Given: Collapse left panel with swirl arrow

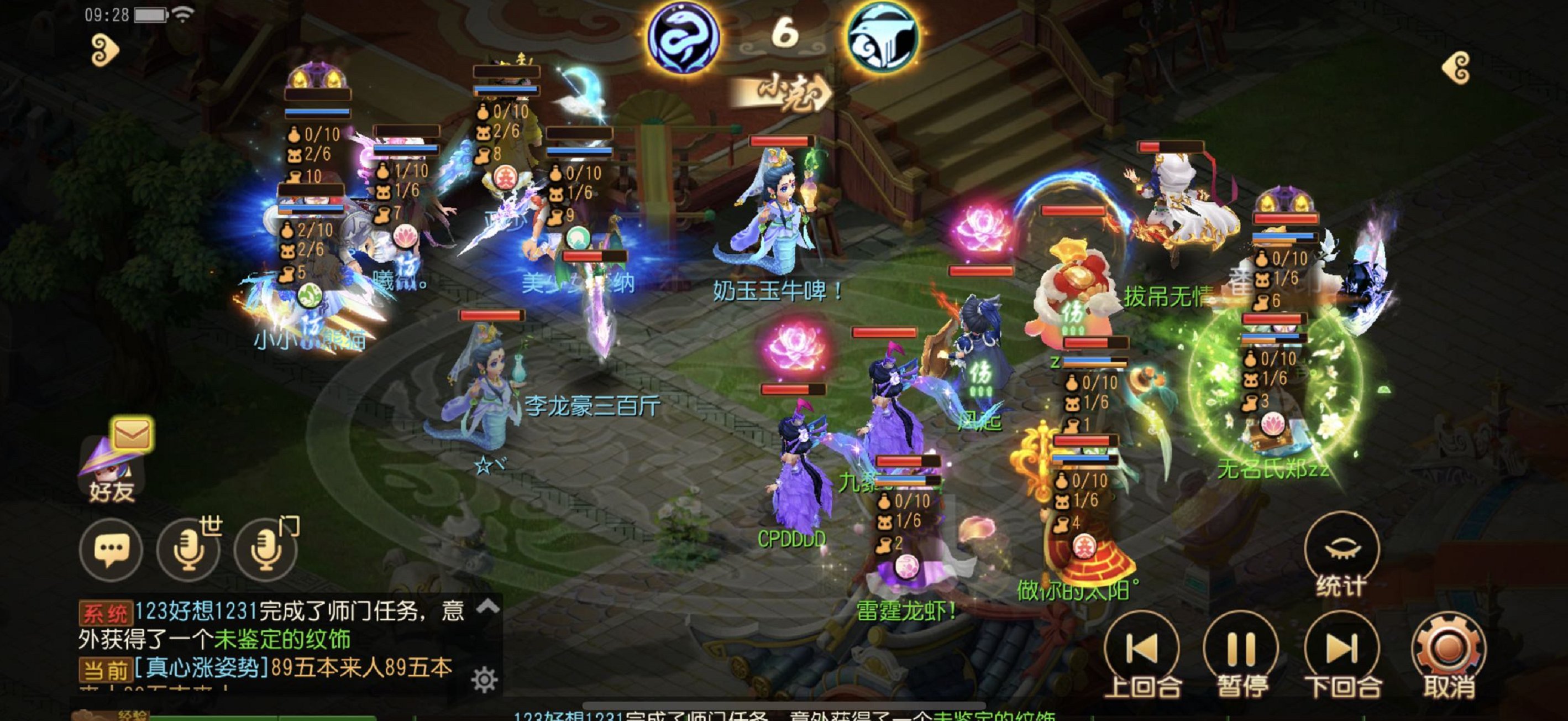Looking at the screenshot, I should 104,50.
